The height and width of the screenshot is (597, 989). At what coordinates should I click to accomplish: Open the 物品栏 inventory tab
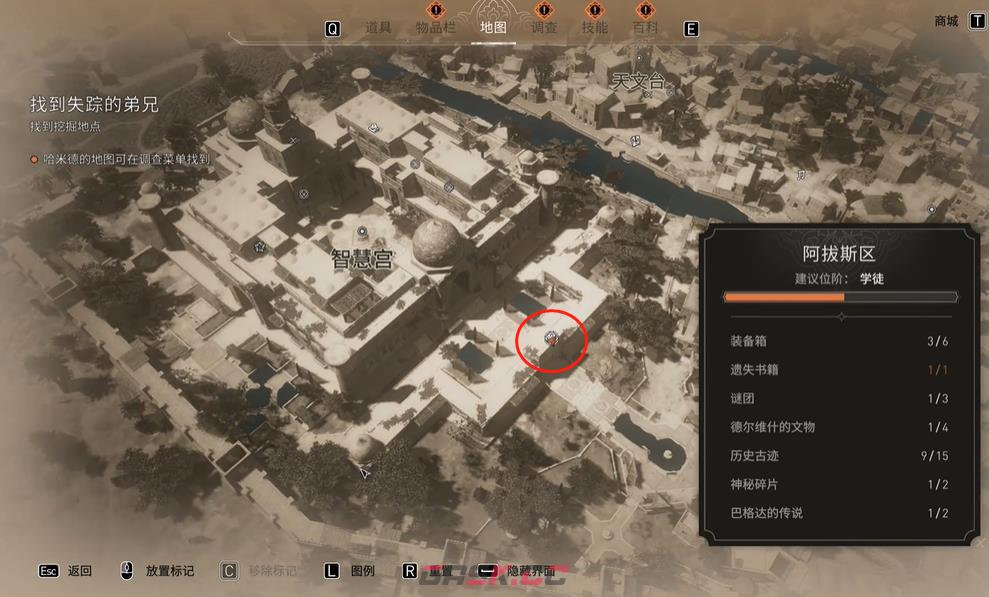coord(435,28)
